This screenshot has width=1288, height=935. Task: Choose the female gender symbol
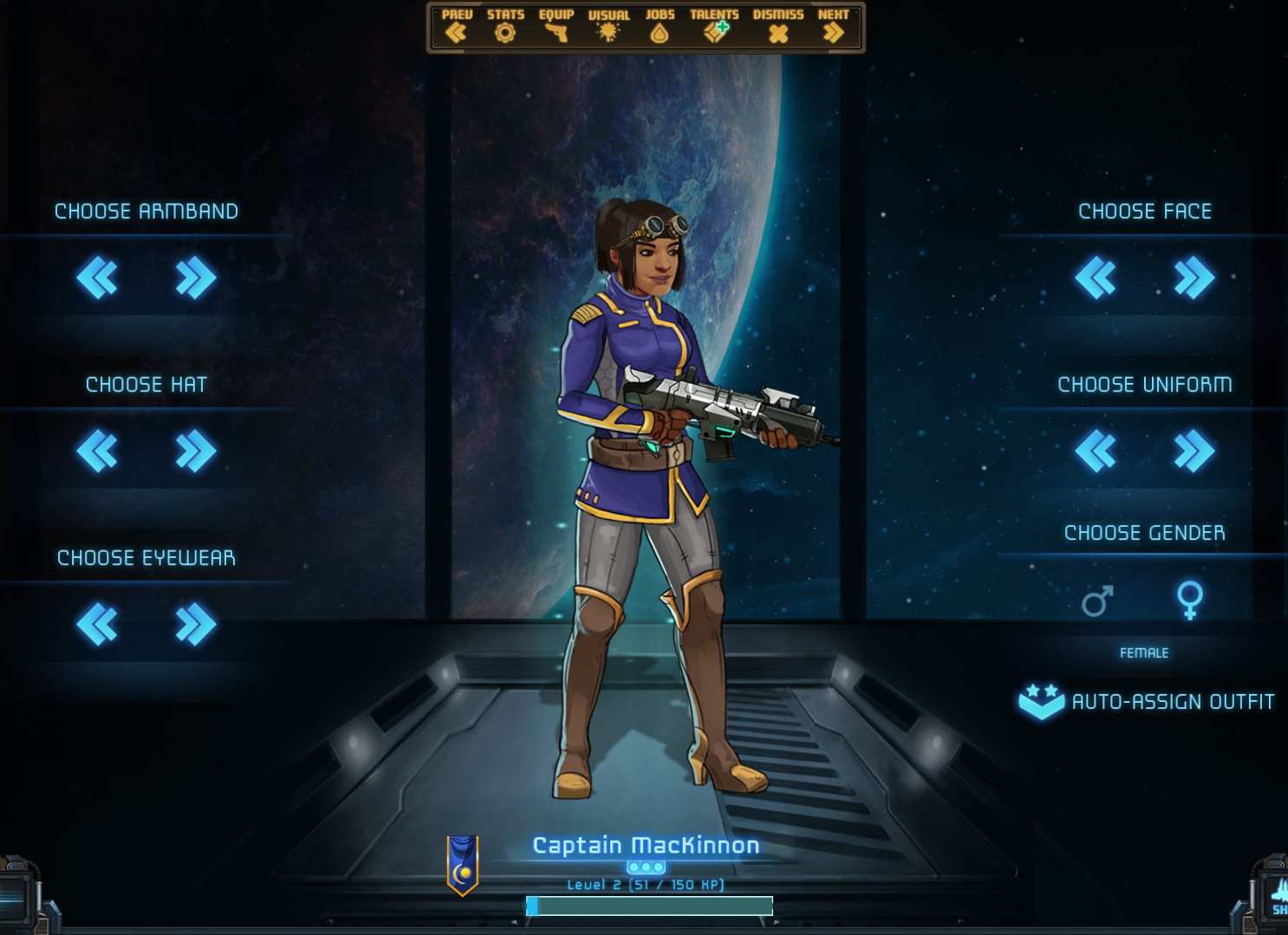tap(1190, 600)
